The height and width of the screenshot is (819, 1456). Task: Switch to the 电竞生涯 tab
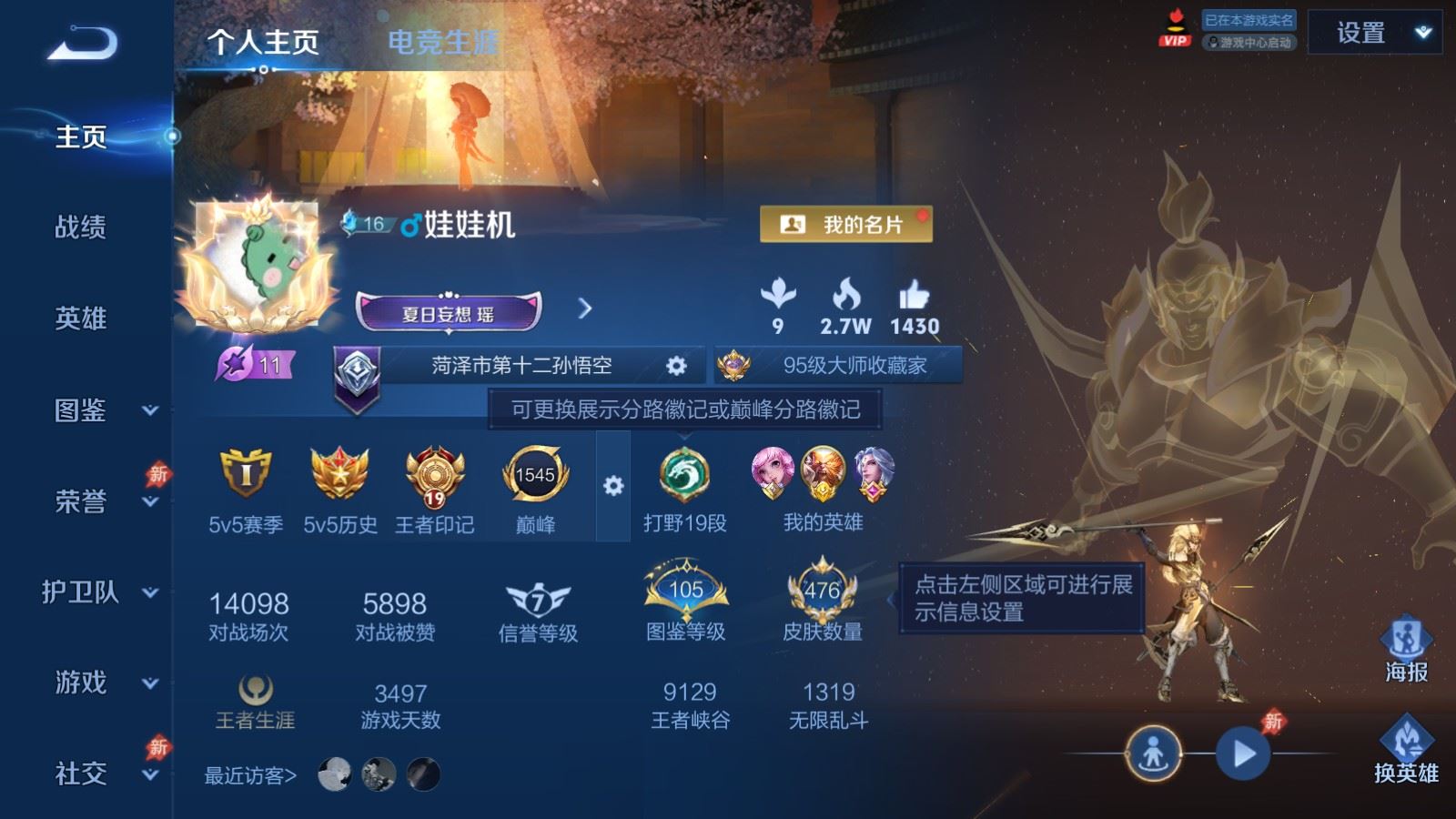442,40
